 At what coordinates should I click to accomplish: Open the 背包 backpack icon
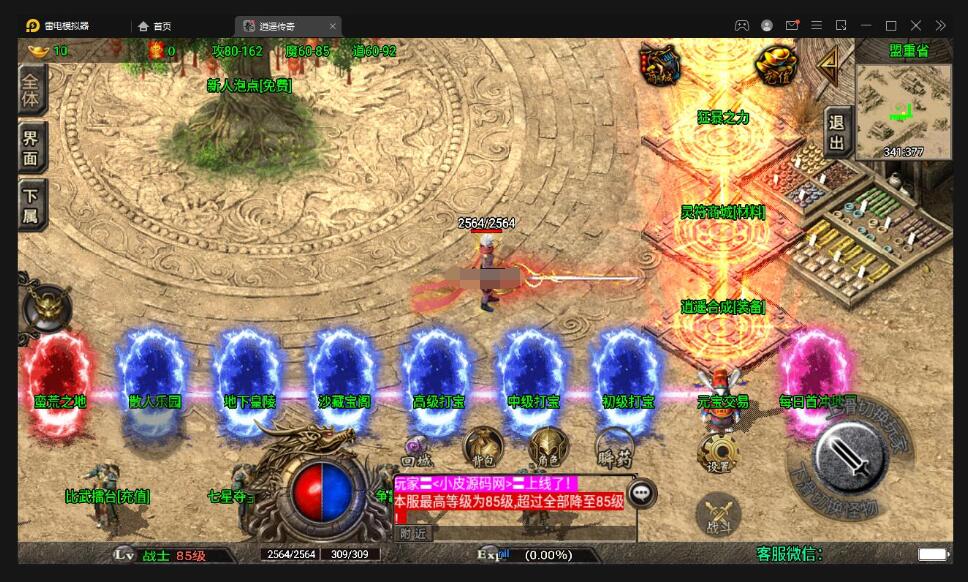click(x=483, y=446)
